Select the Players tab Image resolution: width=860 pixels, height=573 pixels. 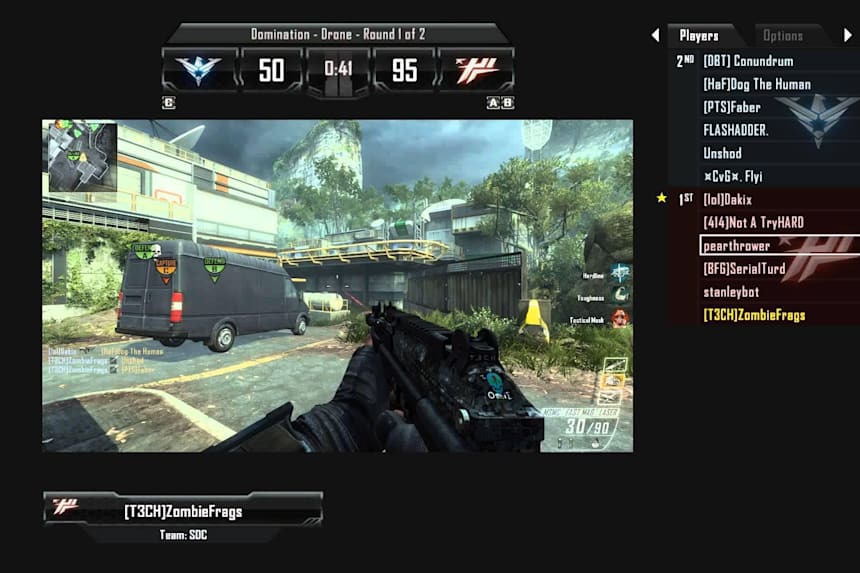coord(699,36)
